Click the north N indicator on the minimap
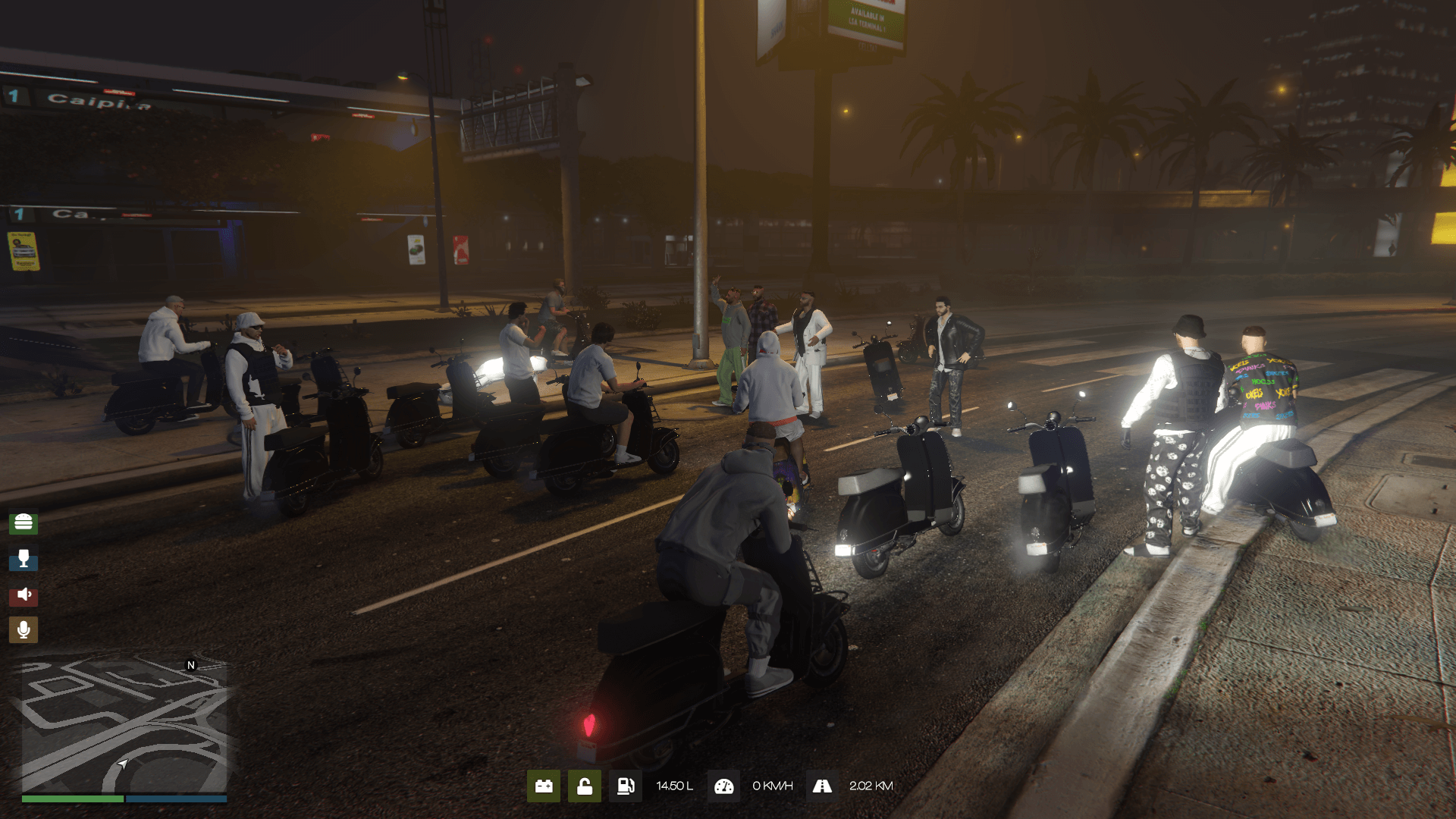The width and height of the screenshot is (1456, 819). (190, 664)
